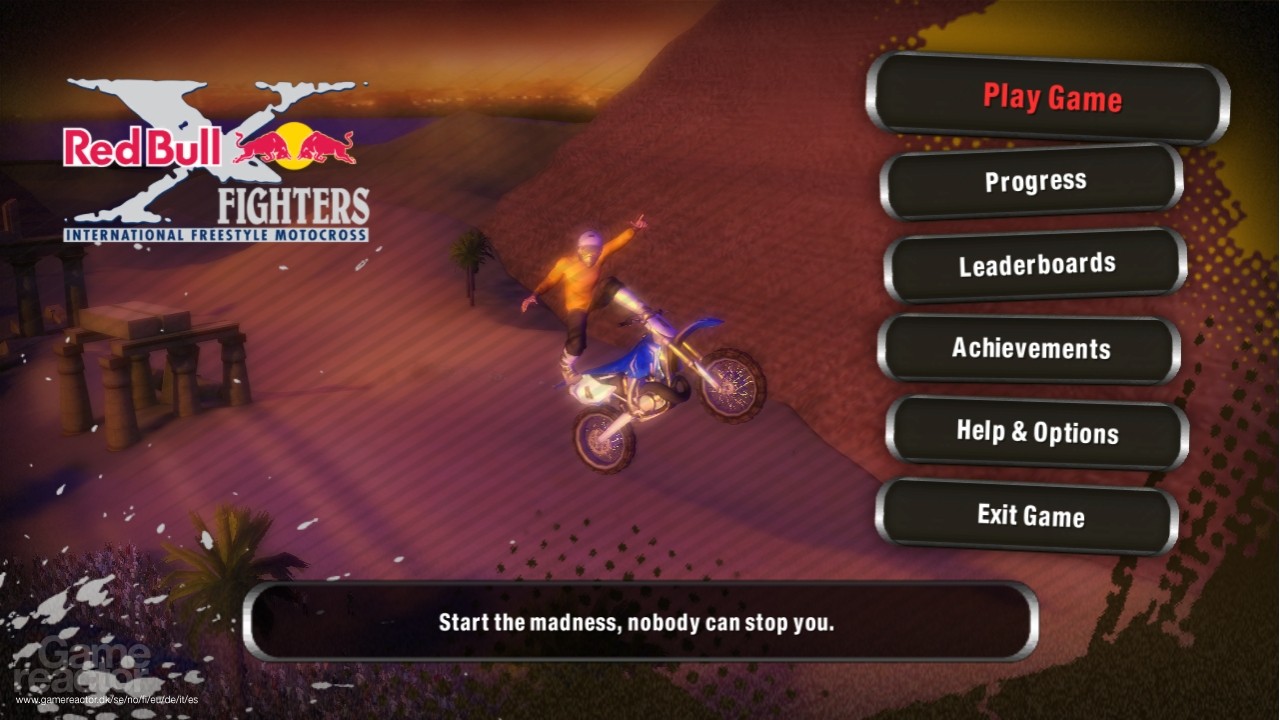Screen dimensions: 1280x720
Task: Open the Leaderboards screen
Action: [1036, 264]
